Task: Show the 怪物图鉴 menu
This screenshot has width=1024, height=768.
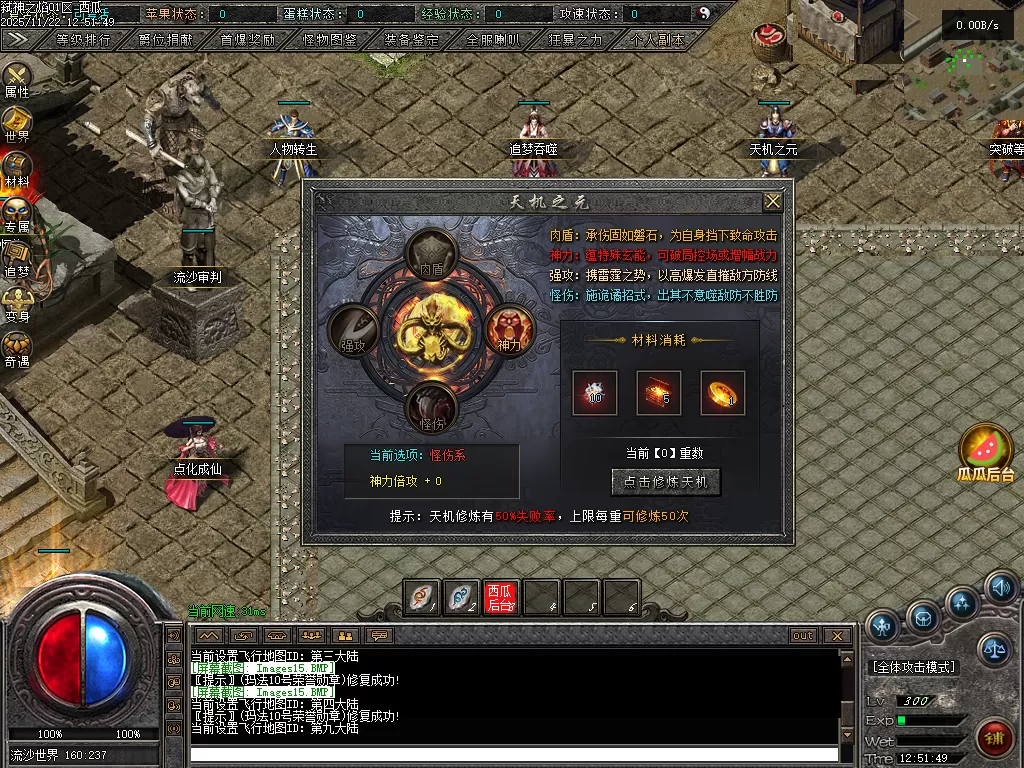Action: coord(330,40)
